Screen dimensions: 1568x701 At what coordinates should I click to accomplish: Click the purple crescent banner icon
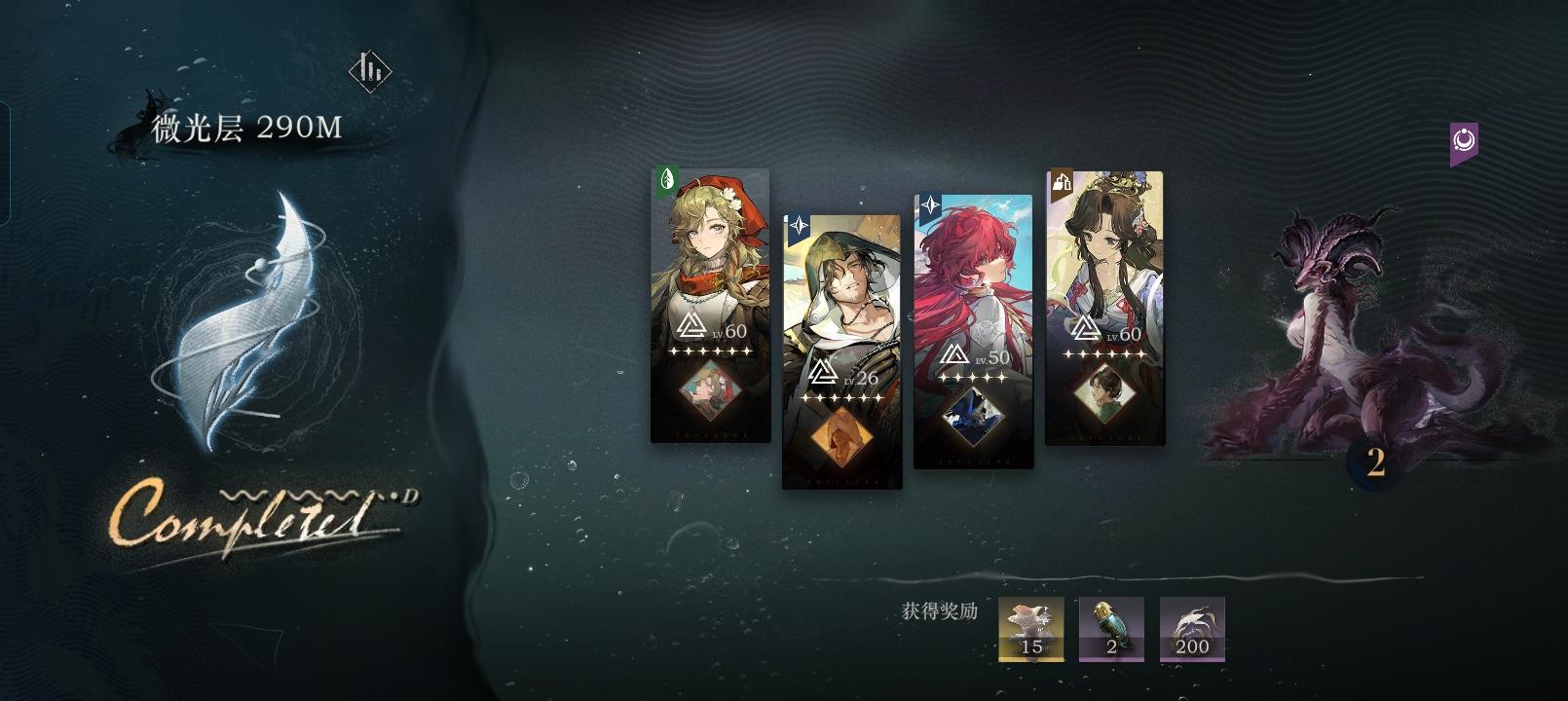point(1463,142)
